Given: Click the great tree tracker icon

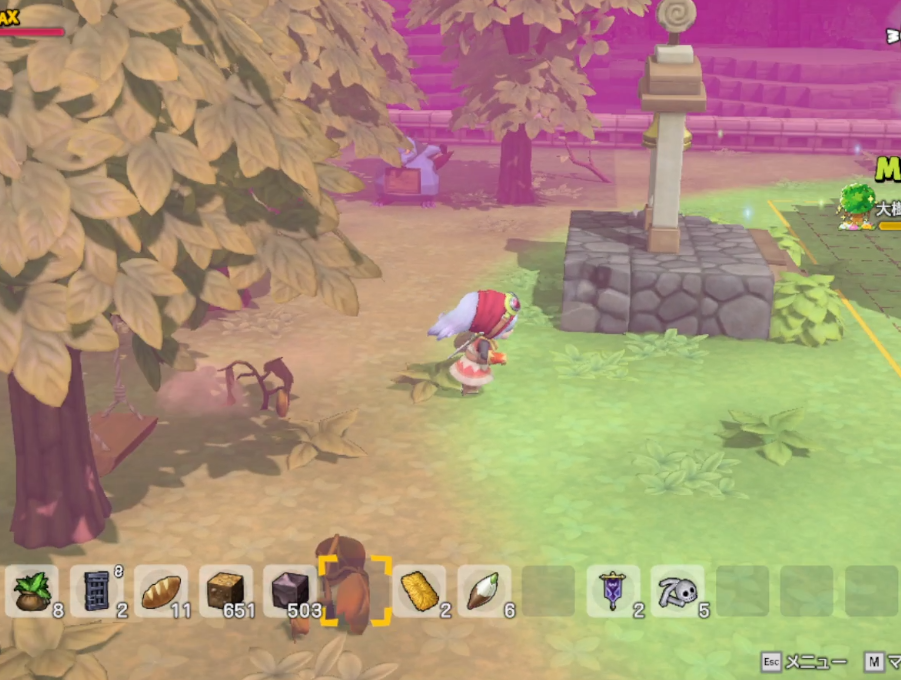Looking at the screenshot, I should pyautogui.click(x=857, y=206).
